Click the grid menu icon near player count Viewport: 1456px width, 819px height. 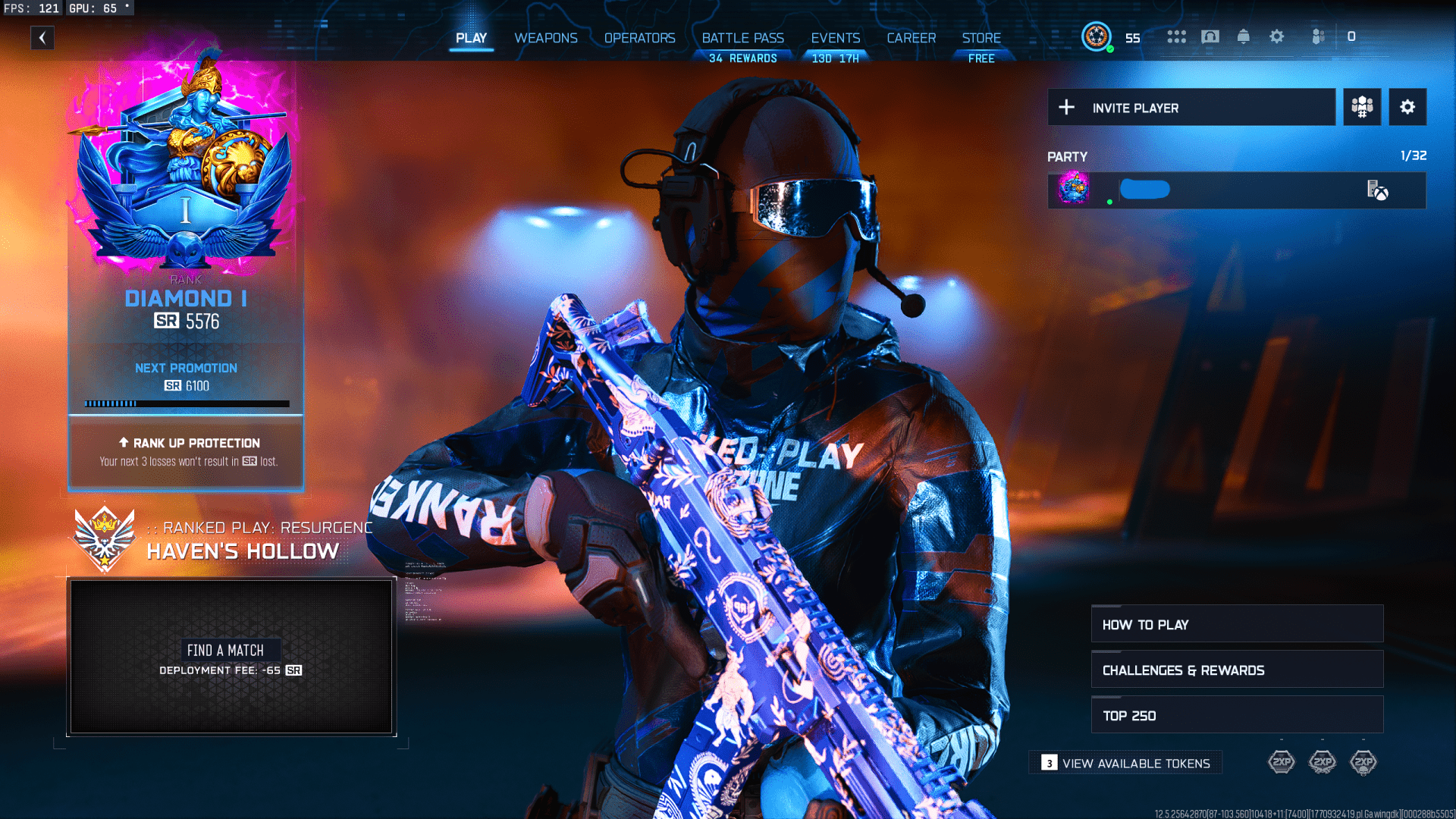click(1176, 36)
